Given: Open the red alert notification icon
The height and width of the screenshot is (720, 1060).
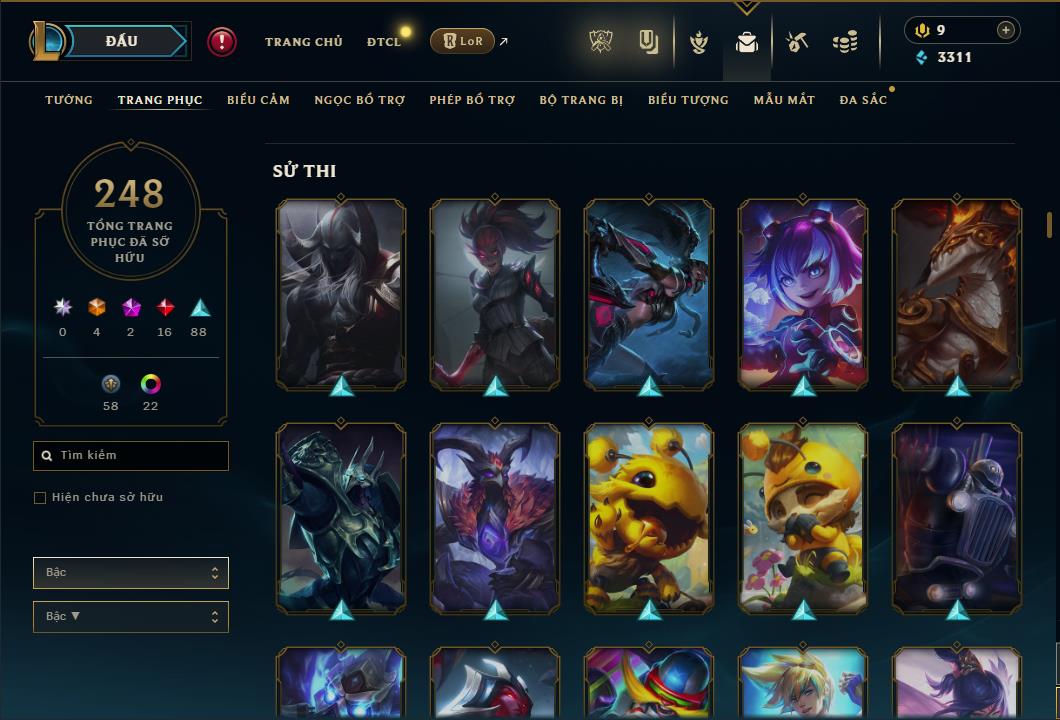Looking at the screenshot, I should click(x=222, y=41).
